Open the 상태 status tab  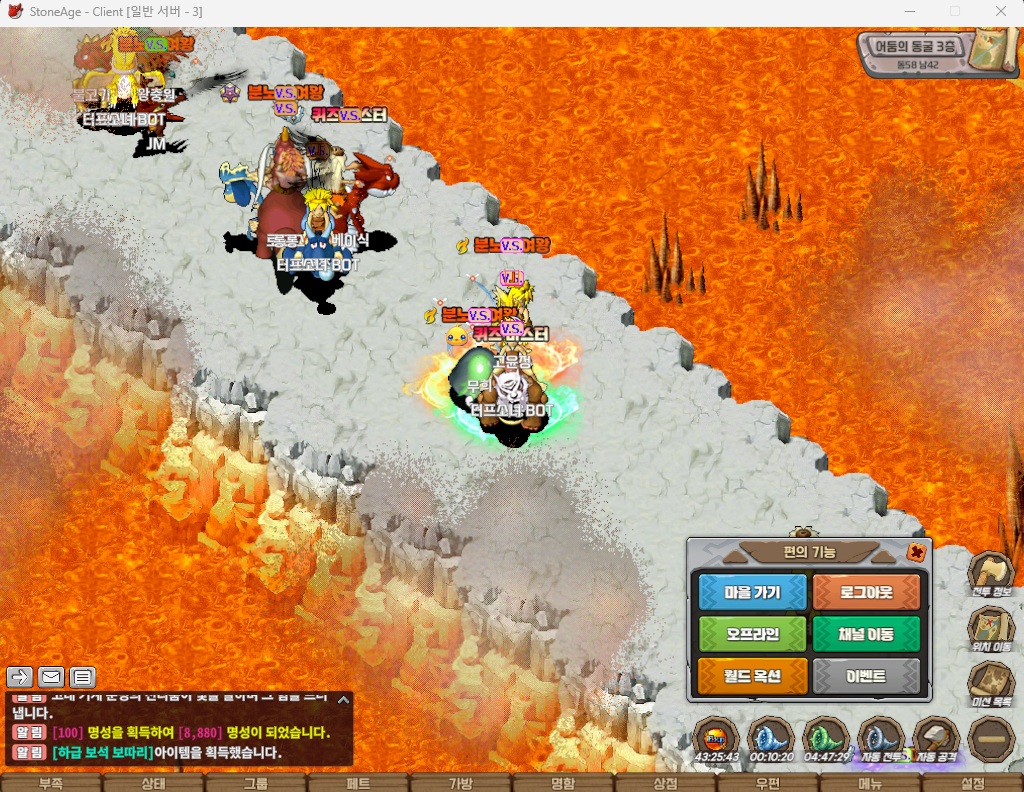click(153, 783)
